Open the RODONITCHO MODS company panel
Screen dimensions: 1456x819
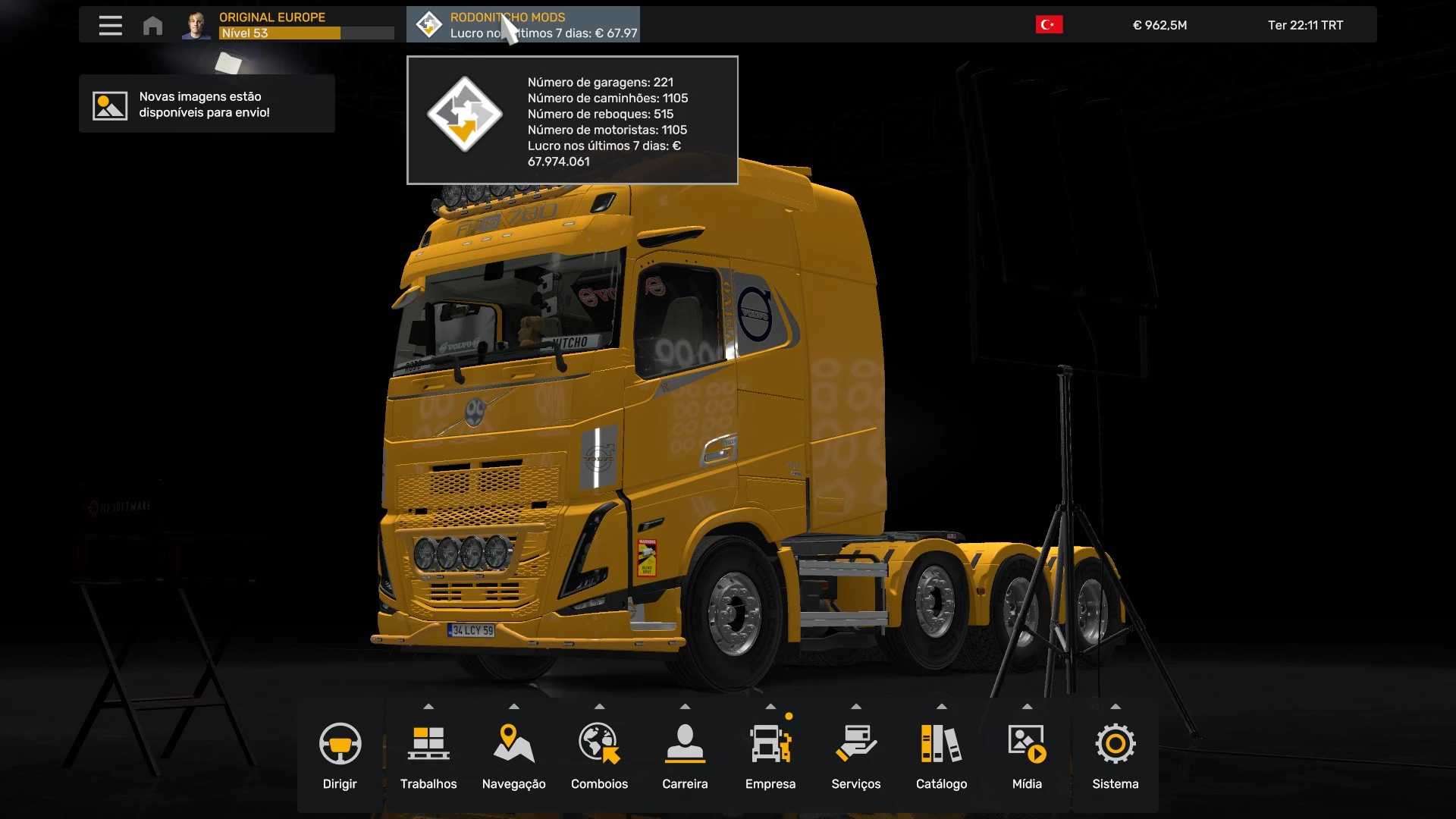[x=523, y=25]
